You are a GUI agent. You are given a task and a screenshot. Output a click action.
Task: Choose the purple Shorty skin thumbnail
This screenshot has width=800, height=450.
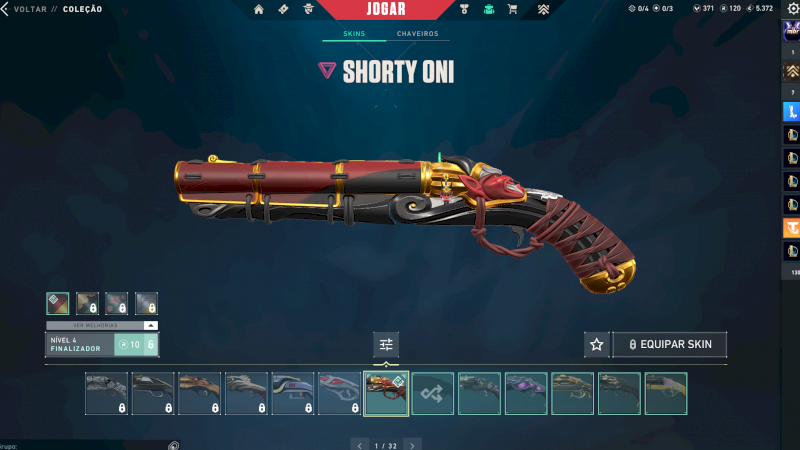point(526,393)
